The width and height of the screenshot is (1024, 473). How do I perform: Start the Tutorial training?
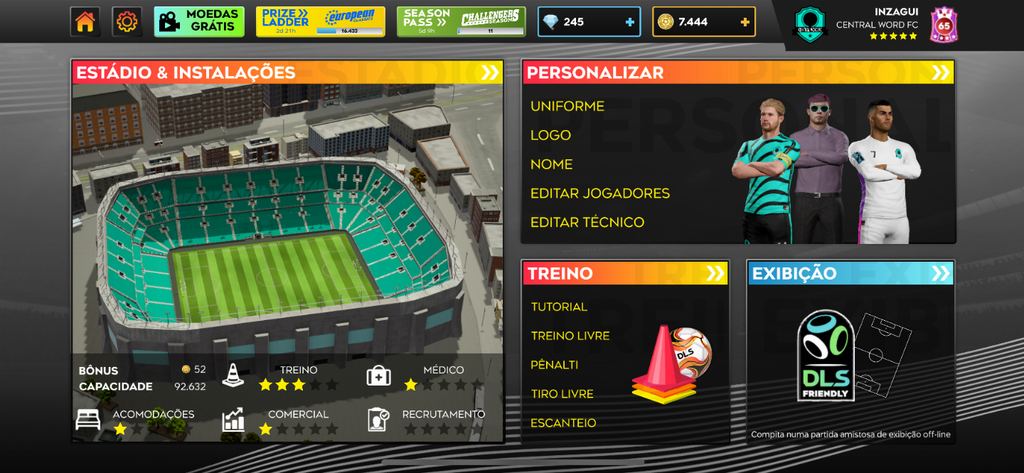pos(559,307)
